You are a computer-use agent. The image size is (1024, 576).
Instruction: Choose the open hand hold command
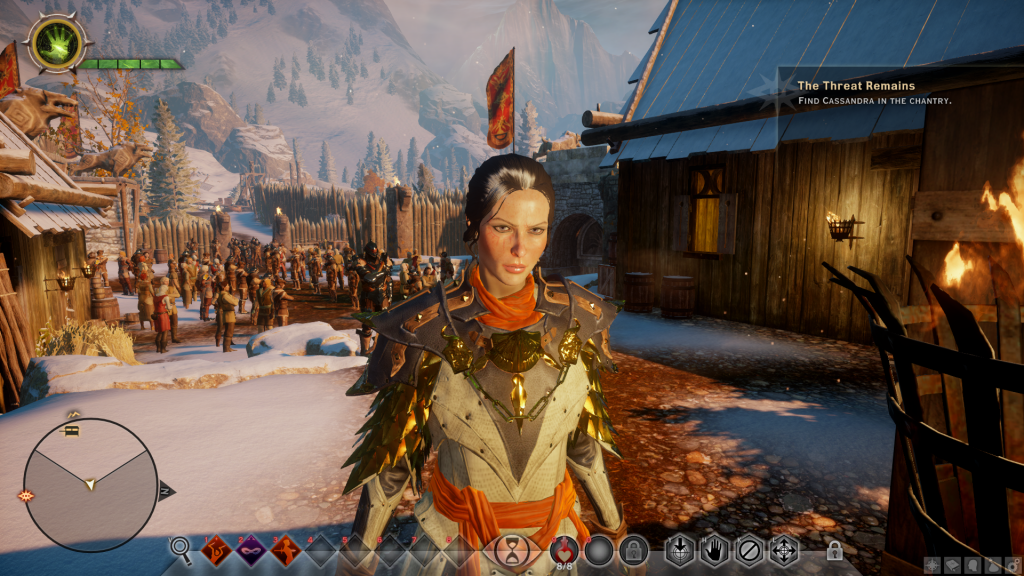714,550
